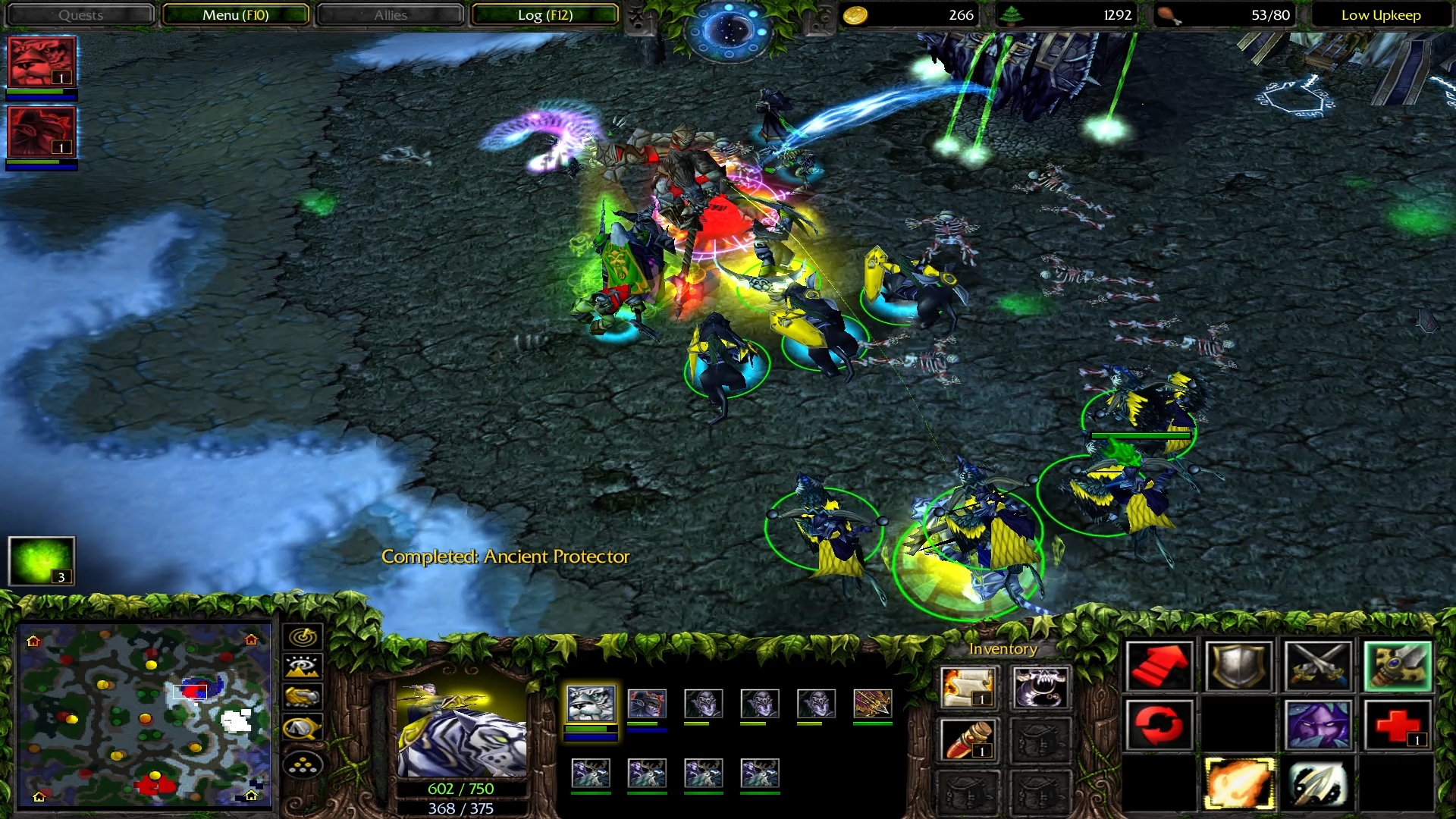Image resolution: width=1456 pixels, height=819 pixels.
Task: Choose the red arrow Move command
Action: pos(1159,667)
